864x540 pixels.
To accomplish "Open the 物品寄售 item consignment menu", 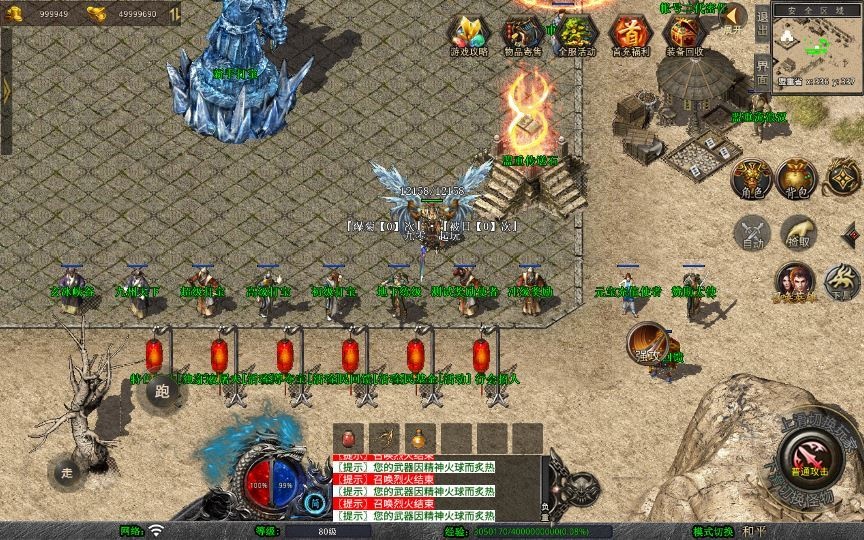I will pyautogui.click(x=523, y=35).
